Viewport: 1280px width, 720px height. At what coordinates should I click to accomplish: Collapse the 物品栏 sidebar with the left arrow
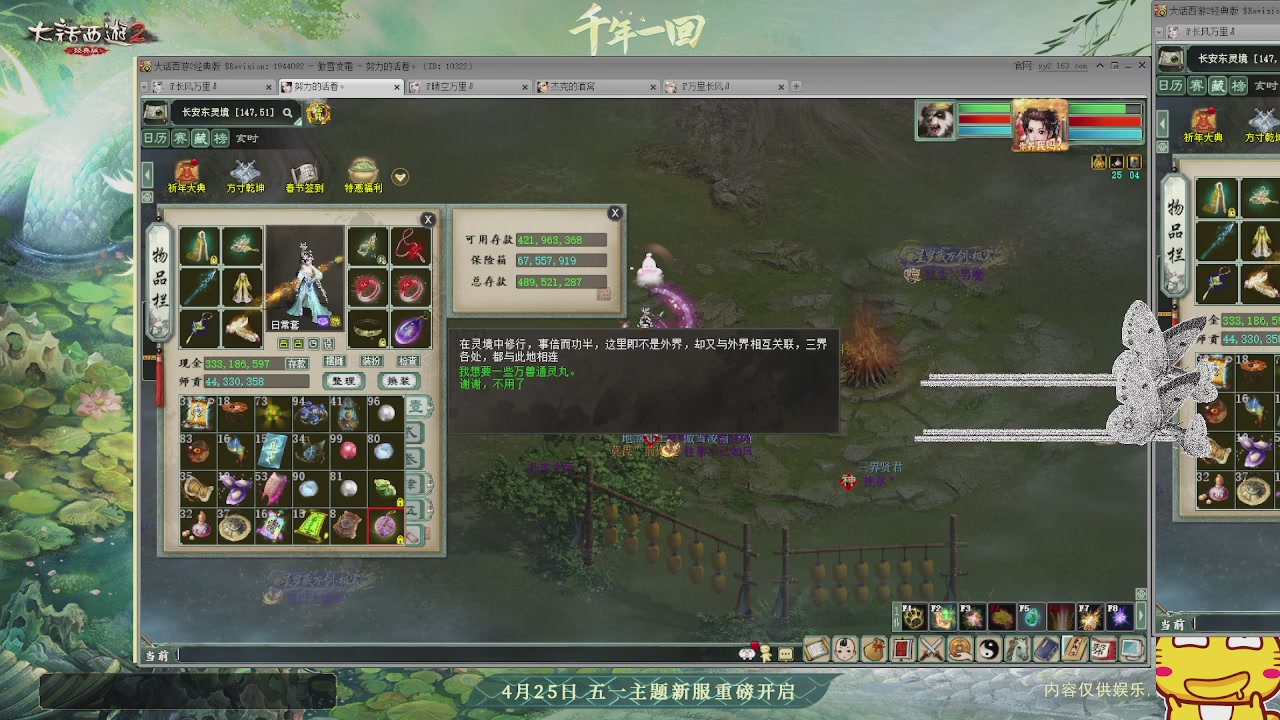click(x=147, y=173)
